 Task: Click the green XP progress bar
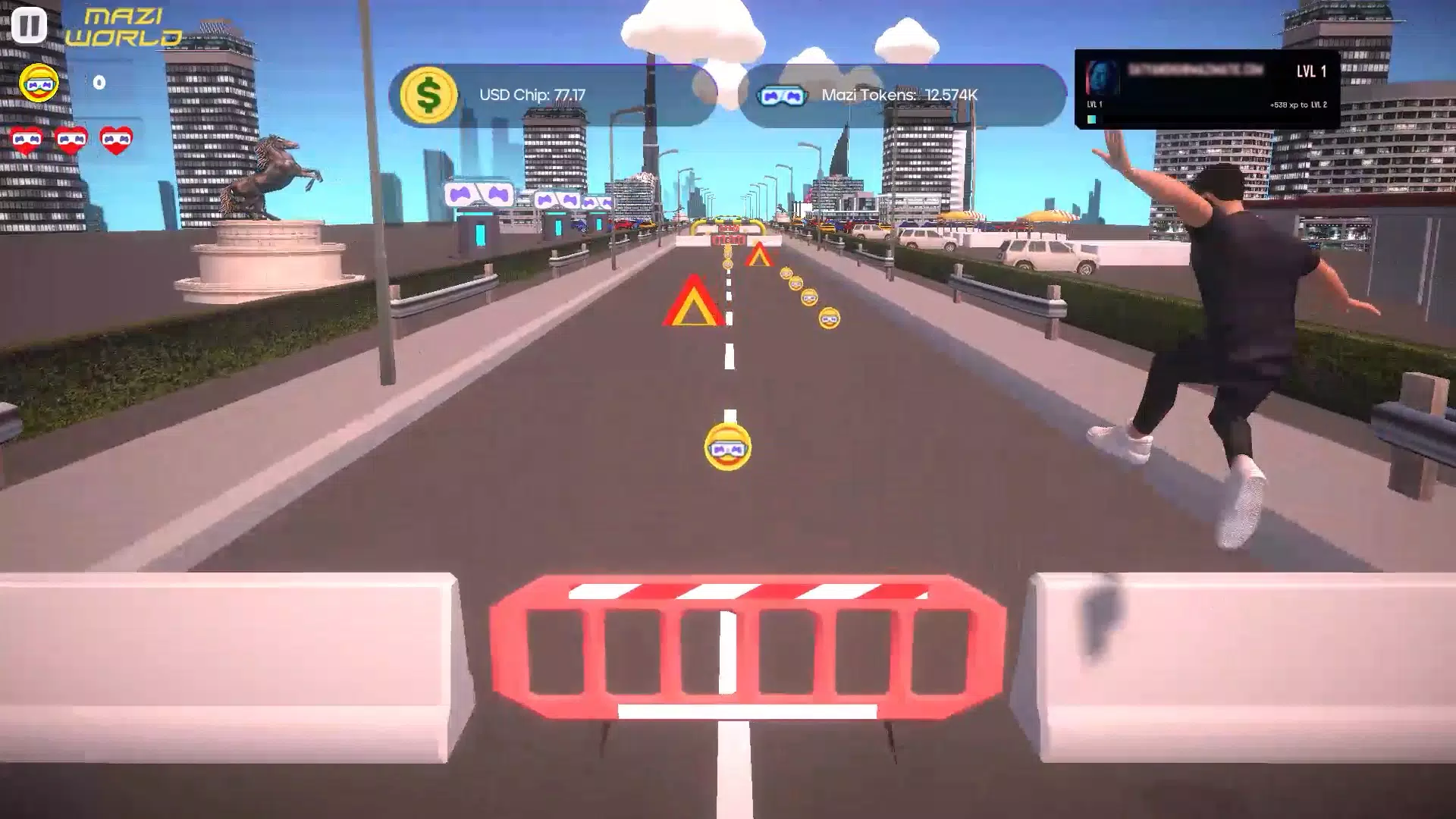(x=1091, y=119)
